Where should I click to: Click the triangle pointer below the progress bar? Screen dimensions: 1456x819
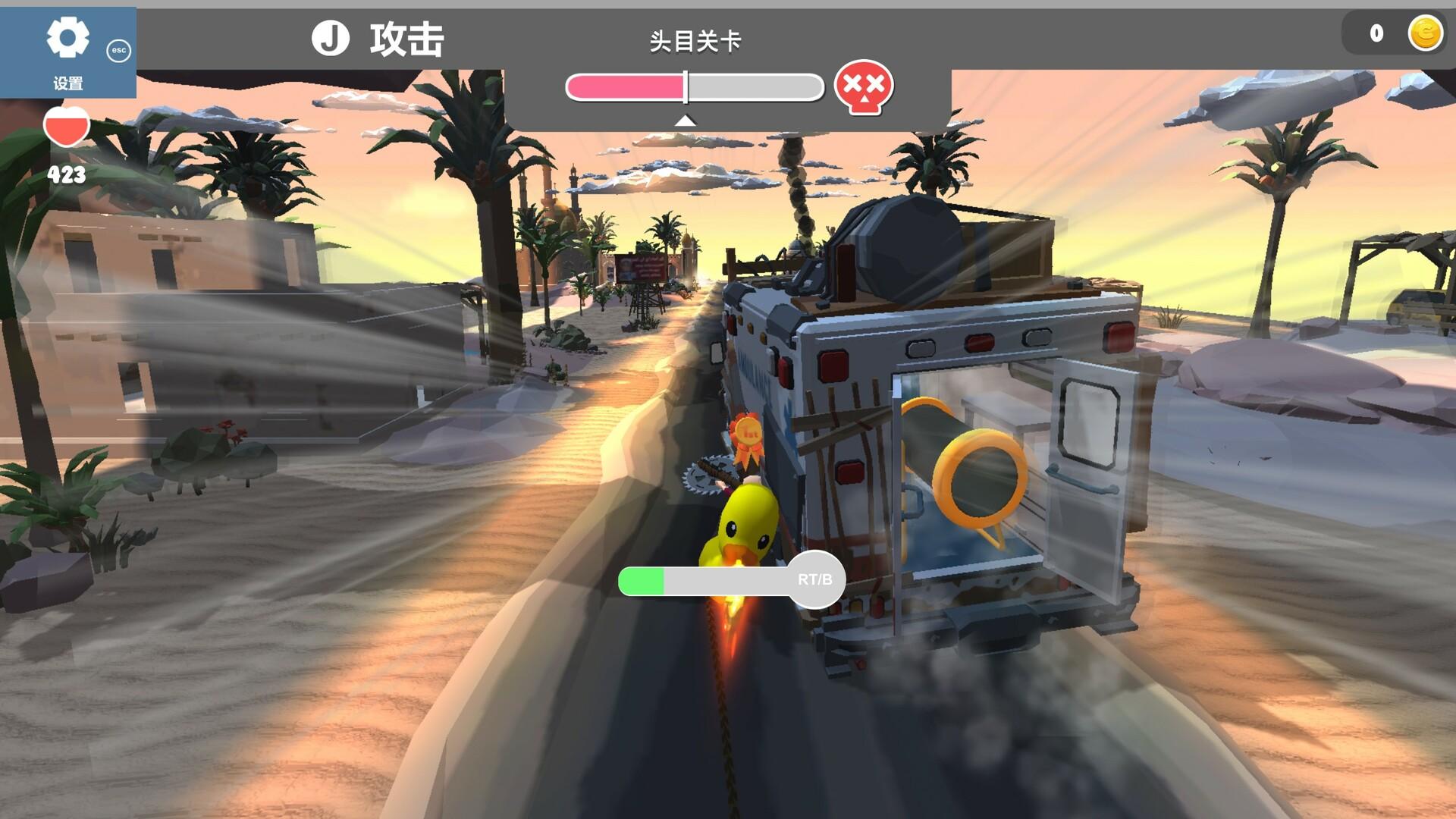(685, 119)
